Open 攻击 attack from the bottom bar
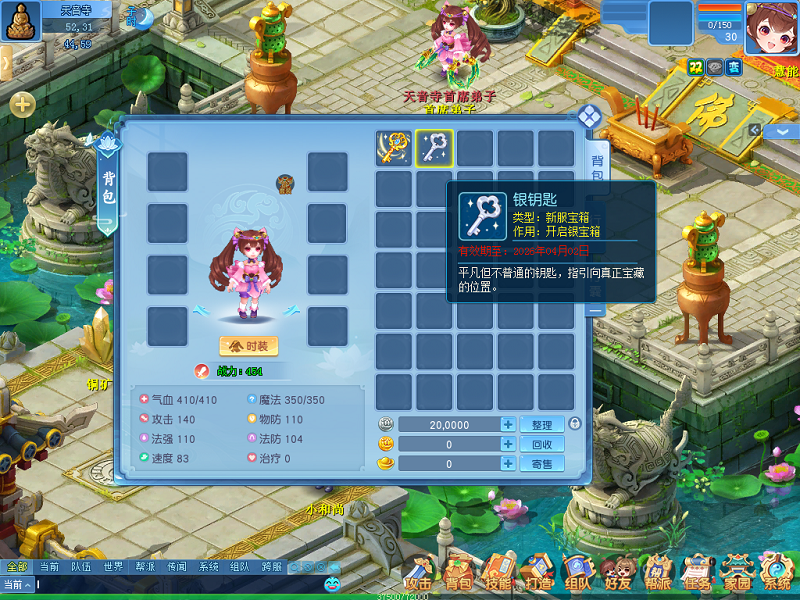The height and width of the screenshot is (600, 800). (x=417, y=574)
